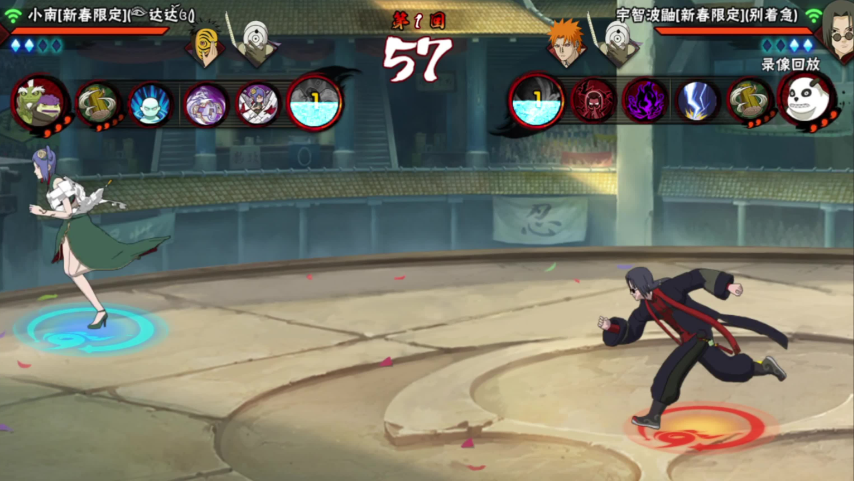854x481 pixels.
Task: Trigger the lightning bolt skill
Action: coord(697,101)
